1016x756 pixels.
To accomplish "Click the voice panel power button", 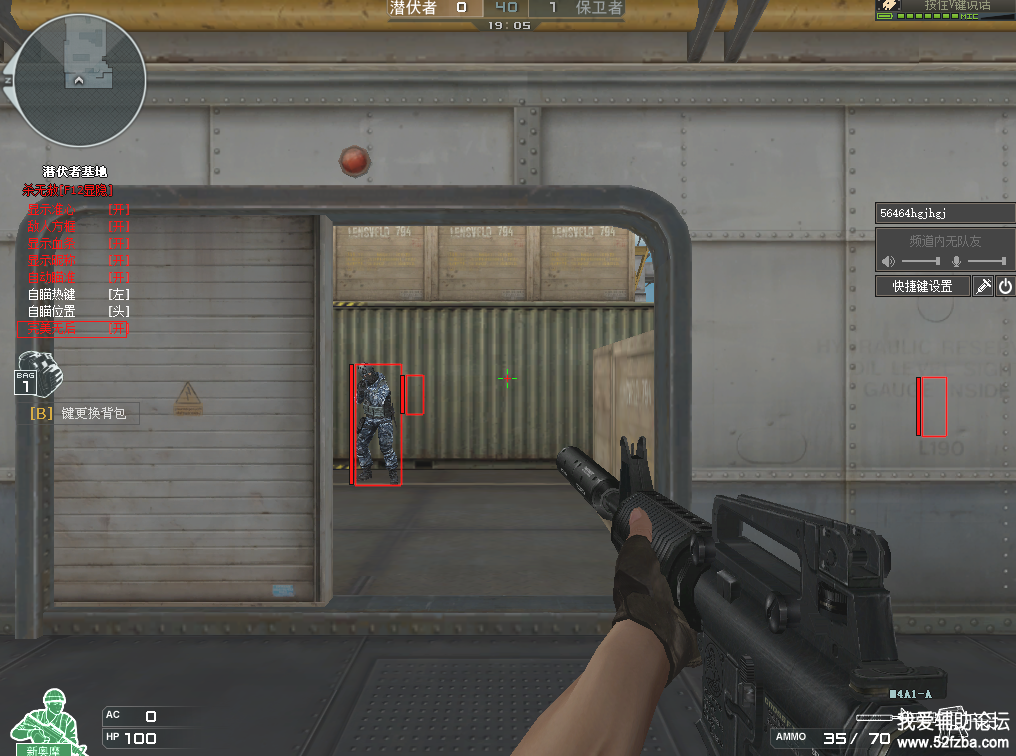I will pyautogui.click(x=1004, y=286).
